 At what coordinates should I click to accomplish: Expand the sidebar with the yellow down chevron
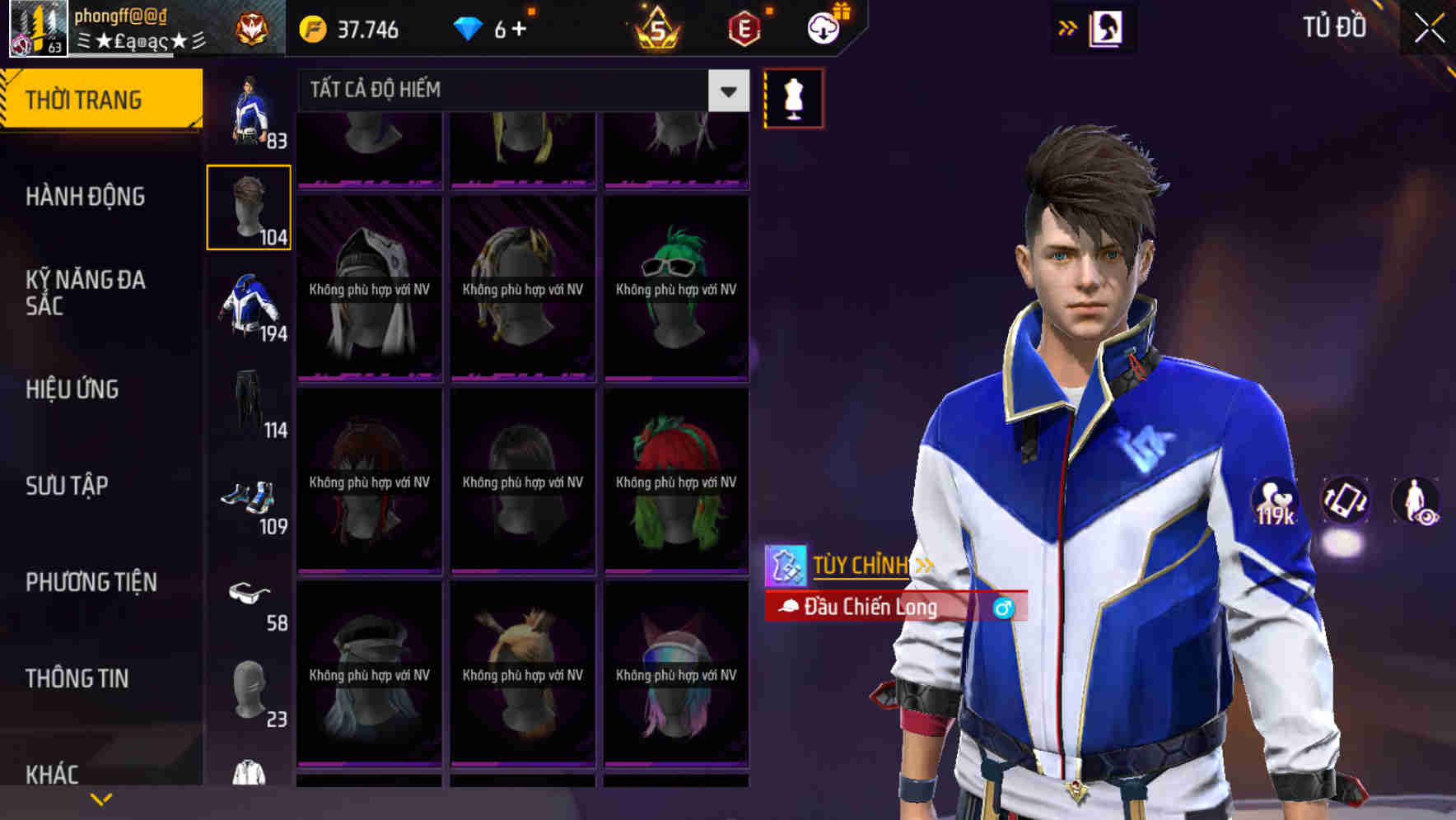(101, 797)
